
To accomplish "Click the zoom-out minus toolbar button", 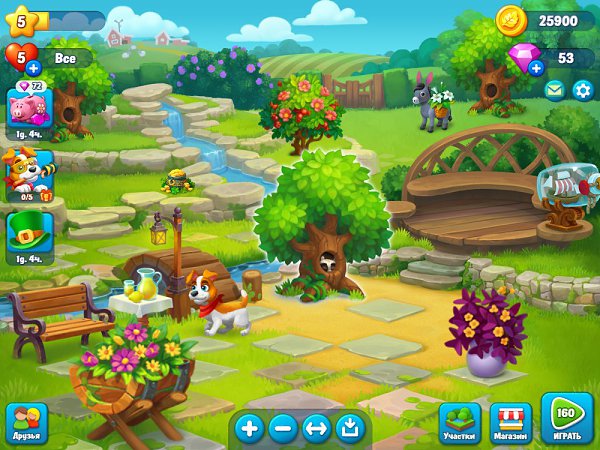I will (x=283, y=429).
